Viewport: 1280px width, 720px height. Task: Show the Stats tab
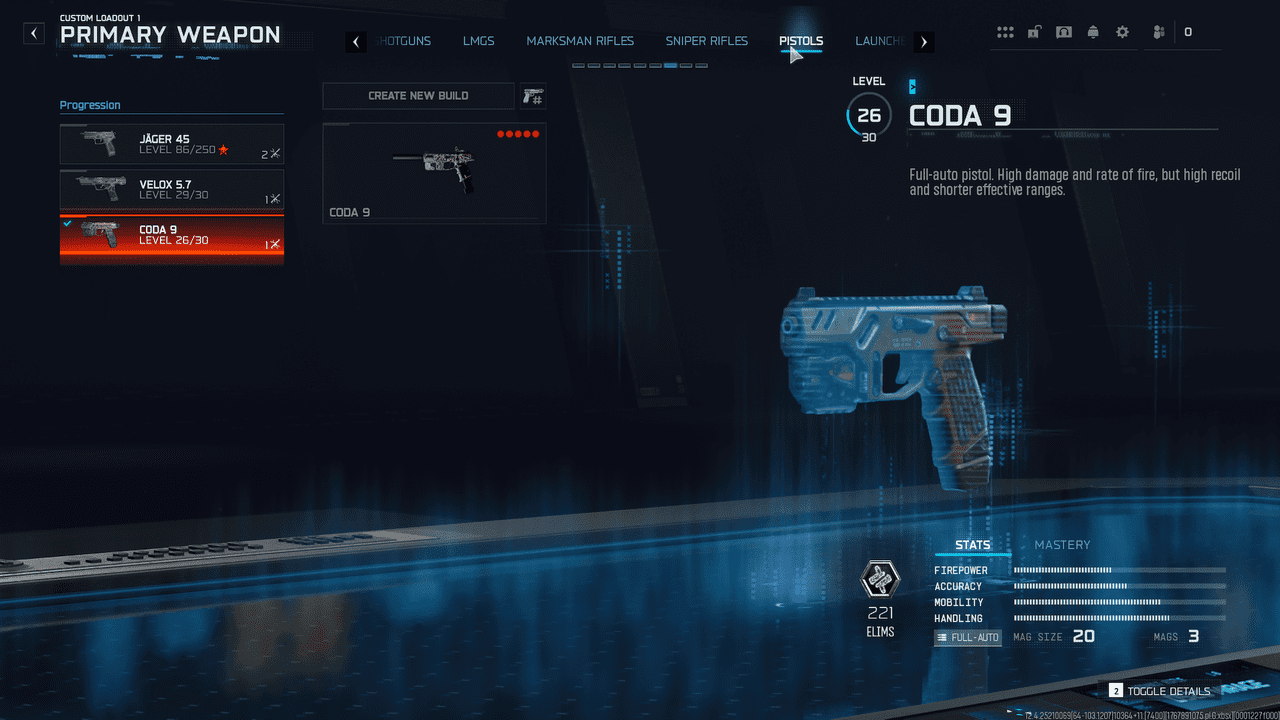tap(972, 545)
